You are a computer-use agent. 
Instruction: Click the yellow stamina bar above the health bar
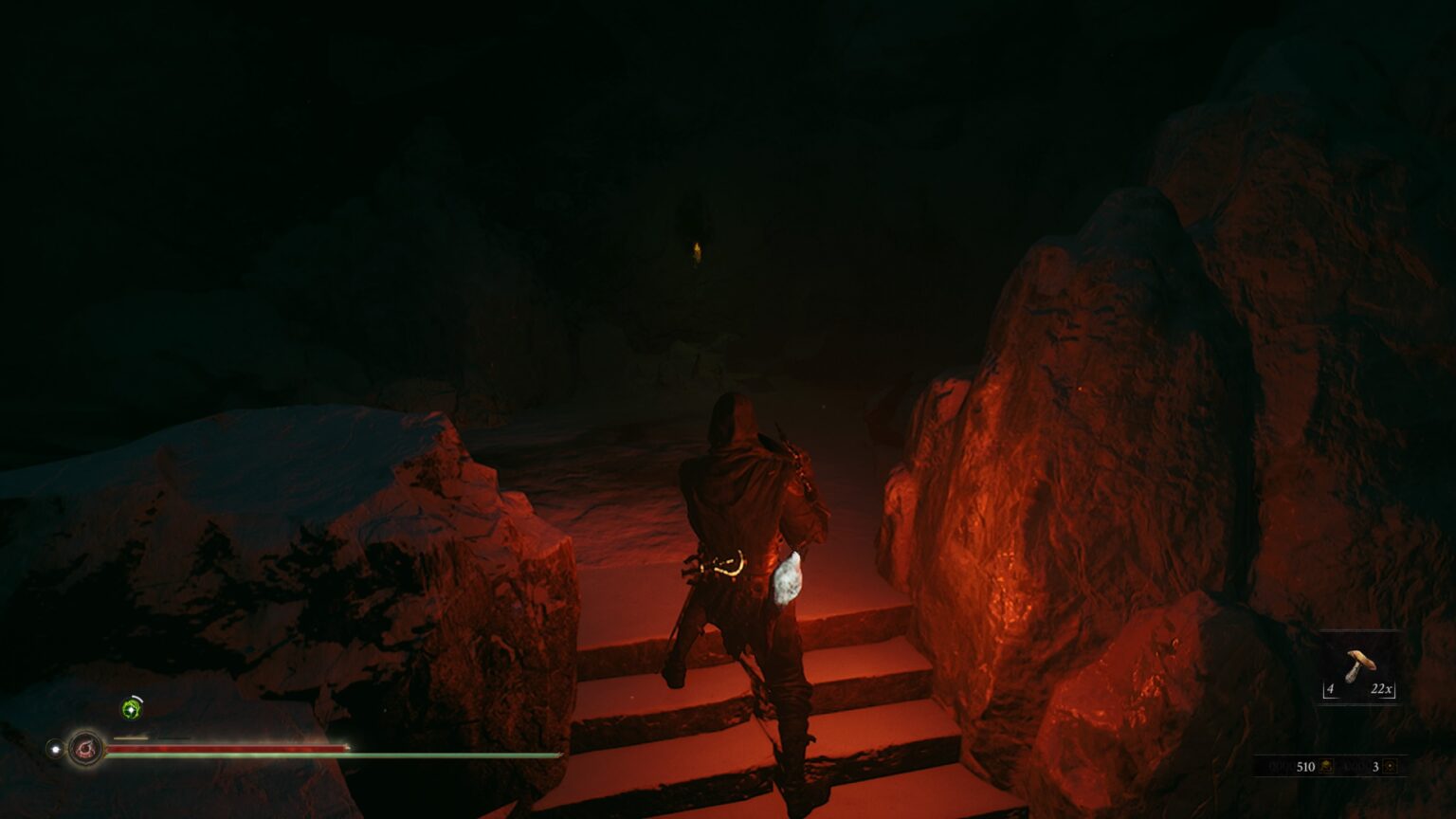[131, 737]
